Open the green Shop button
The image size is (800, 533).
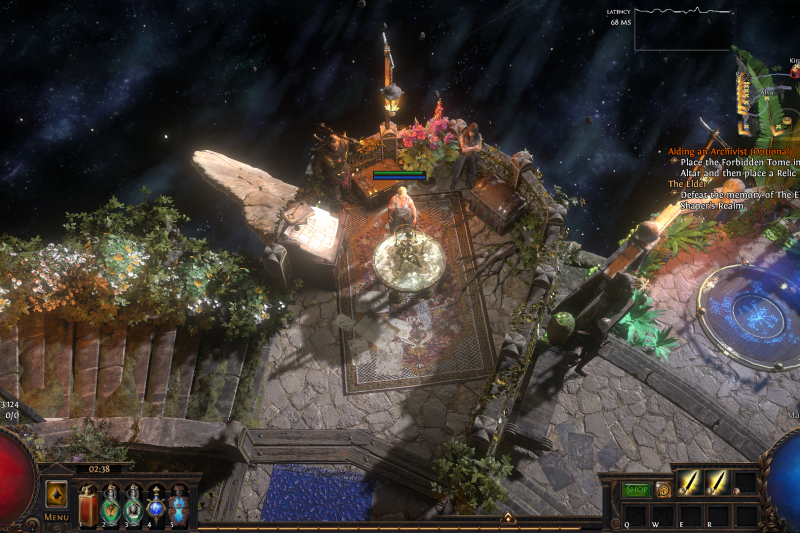[637, 490]
